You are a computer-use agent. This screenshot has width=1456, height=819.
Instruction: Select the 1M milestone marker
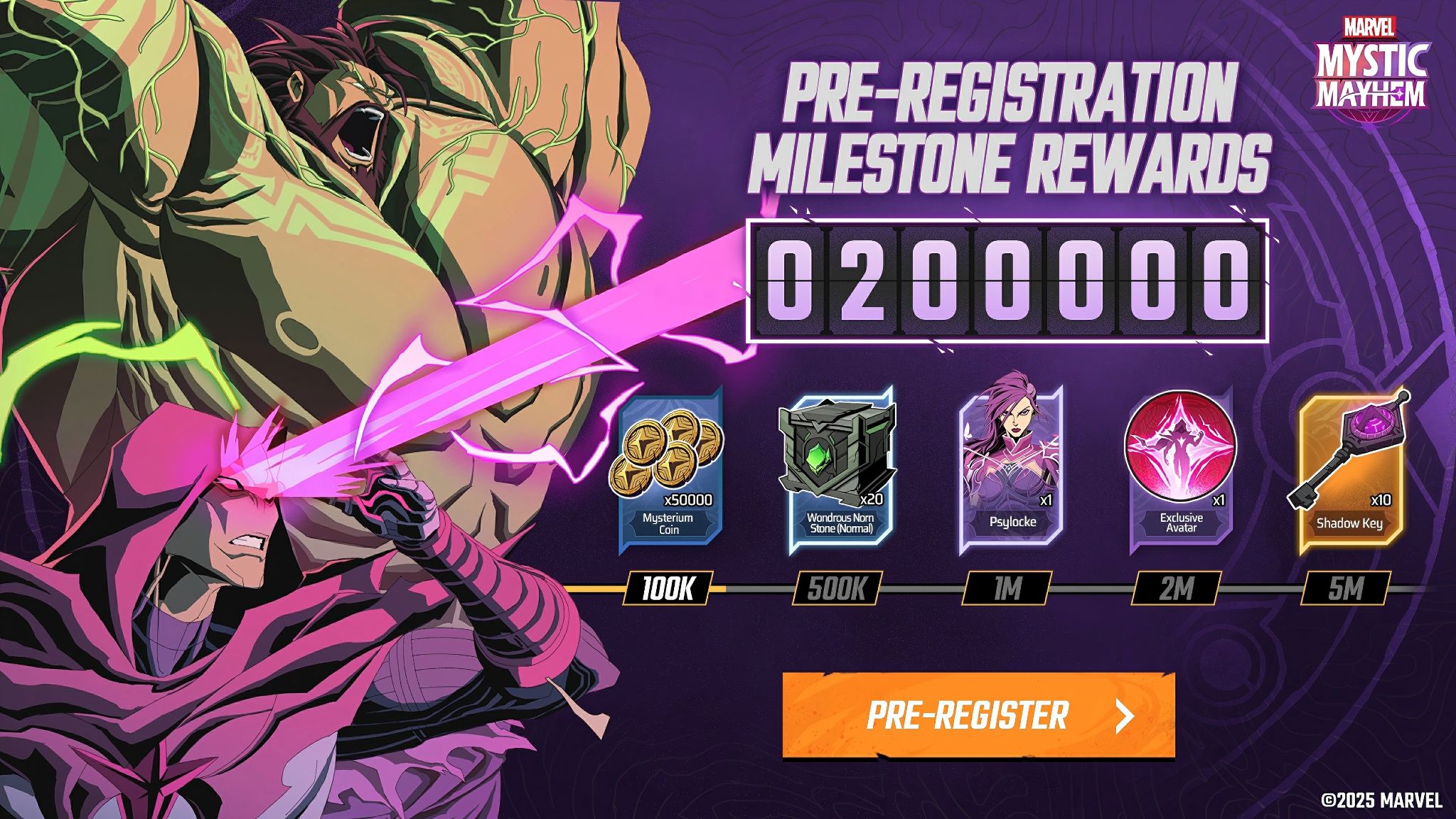point(1007,589)
